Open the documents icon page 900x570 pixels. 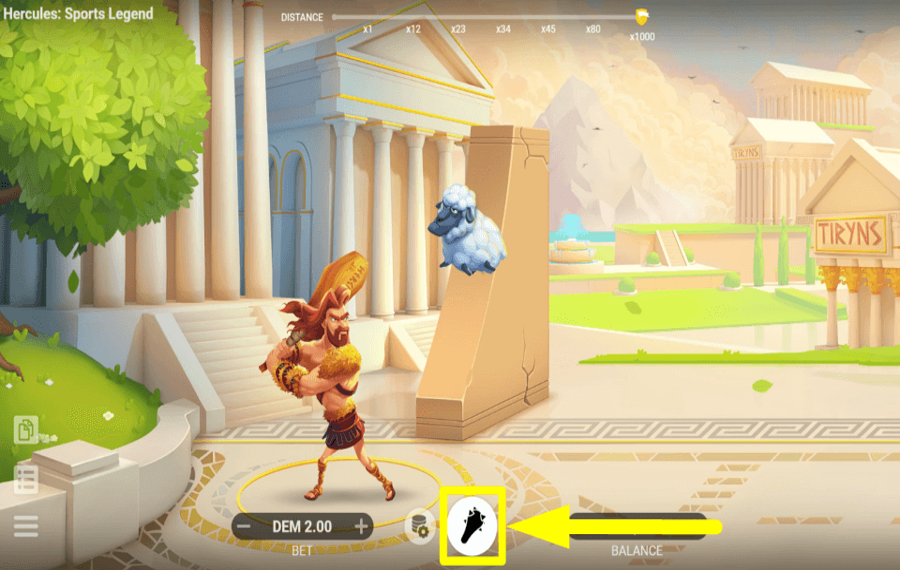[x=26, y=431]
